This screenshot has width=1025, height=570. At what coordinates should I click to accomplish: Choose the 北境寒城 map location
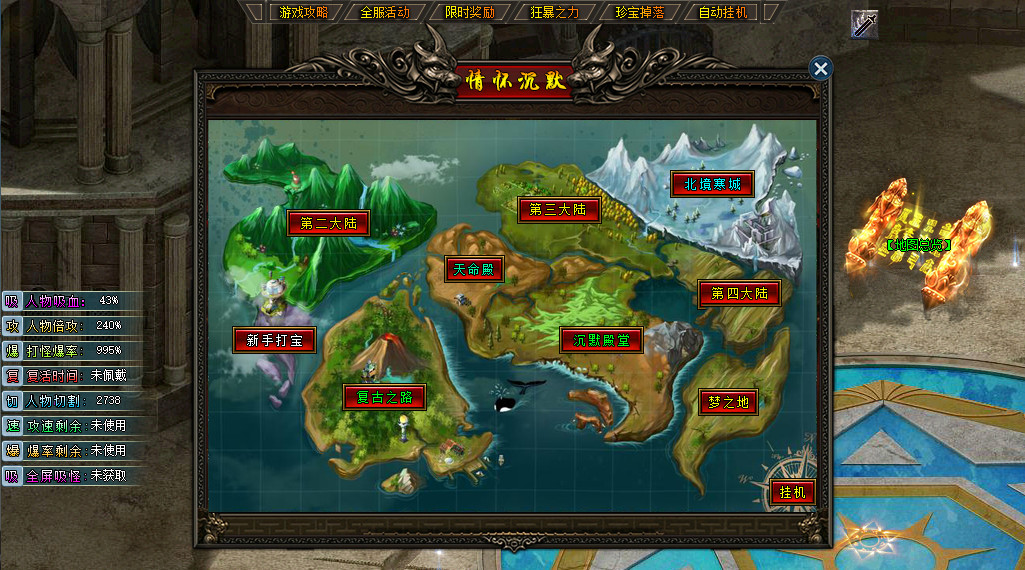[711, 184]
